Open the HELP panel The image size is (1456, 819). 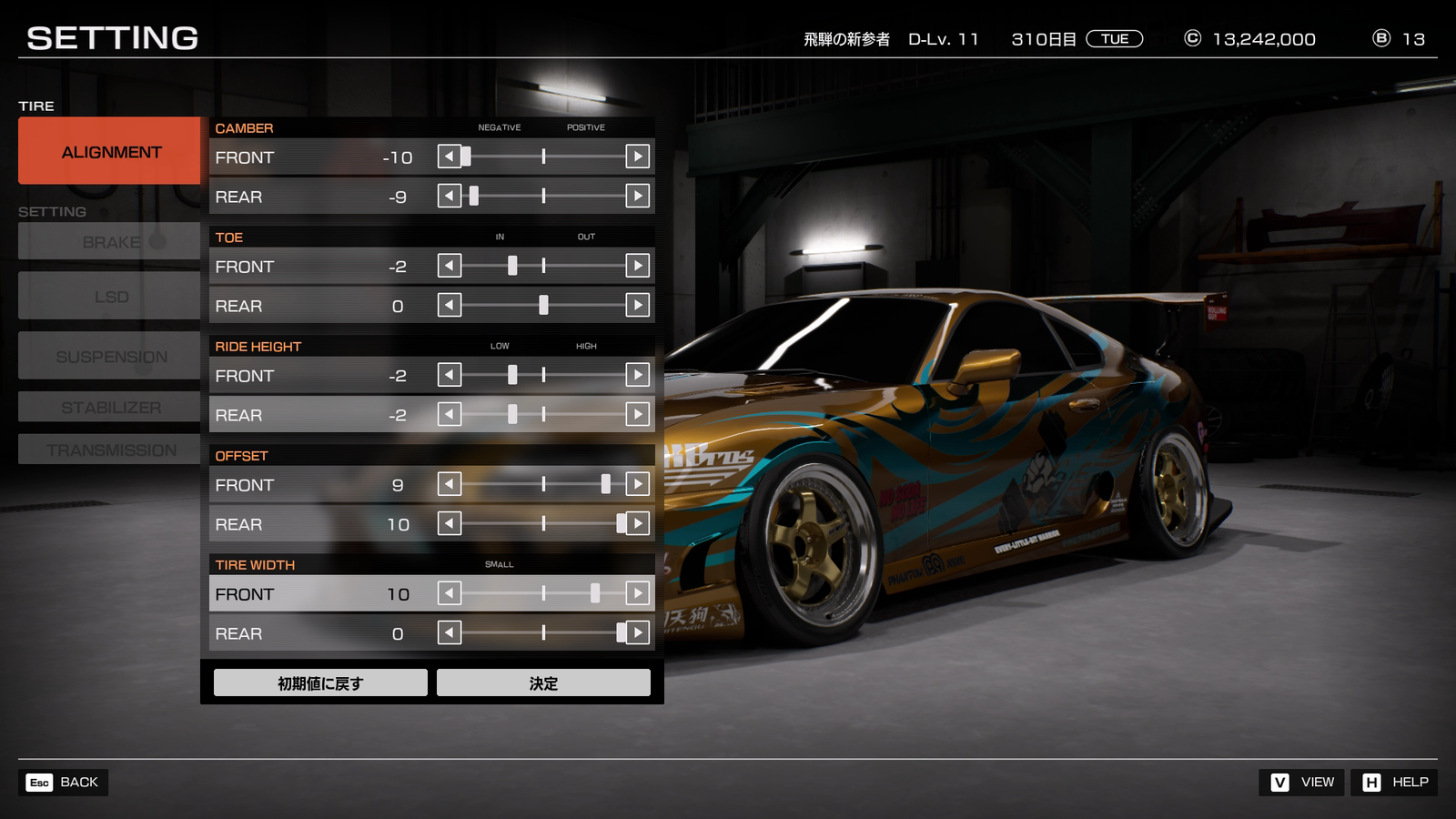pyautogui.click(x=1394, y=783)
